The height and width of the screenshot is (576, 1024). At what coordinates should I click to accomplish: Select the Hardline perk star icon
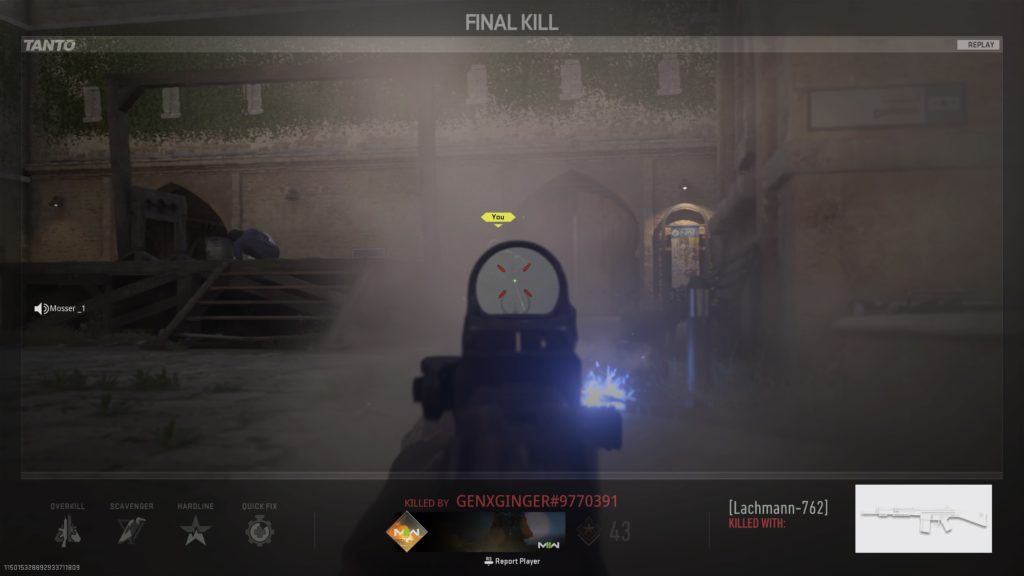pyautogui.click(x=196, y=530)
